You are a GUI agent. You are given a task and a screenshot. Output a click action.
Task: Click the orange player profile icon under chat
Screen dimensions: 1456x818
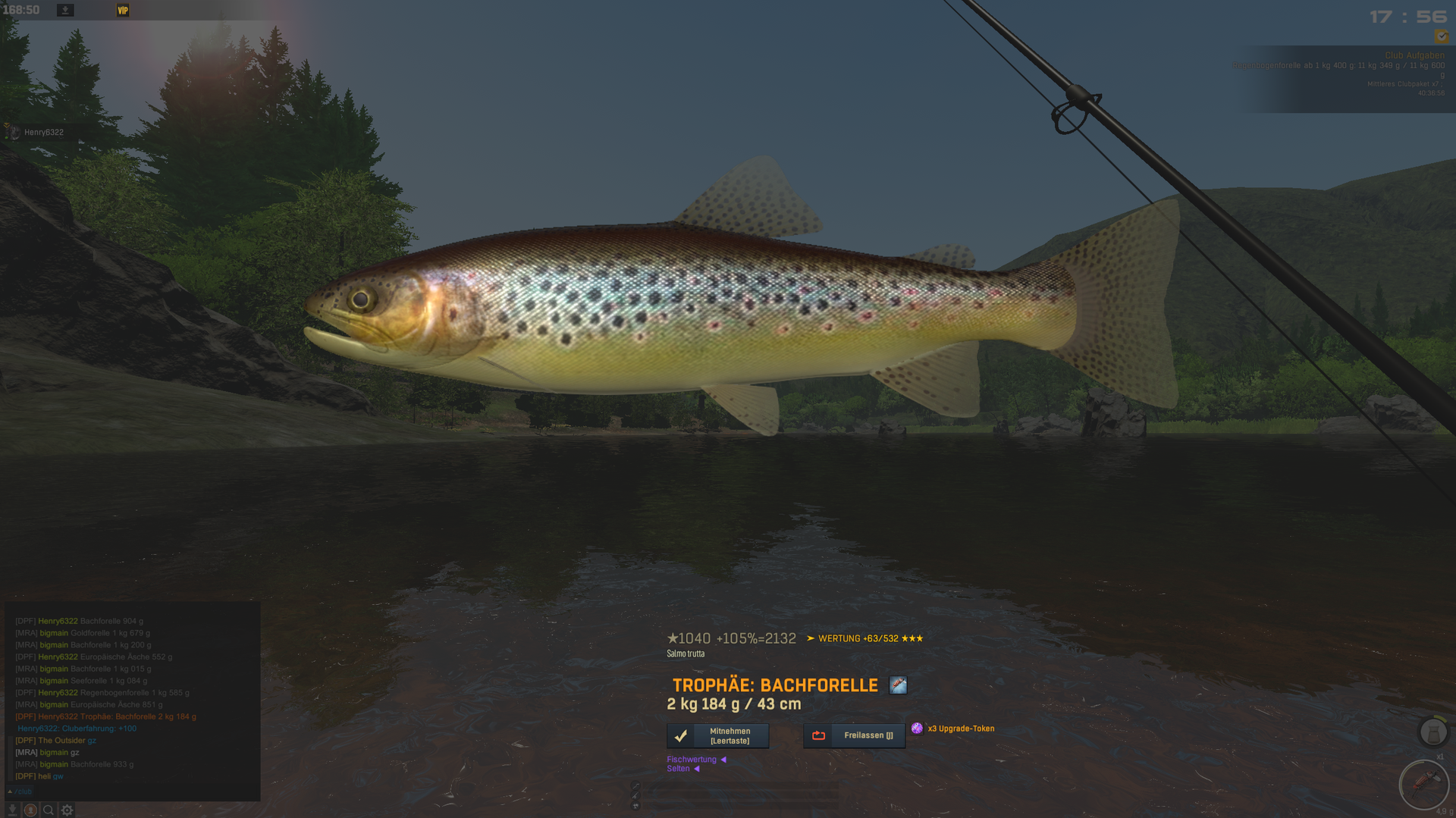point(30,810)
